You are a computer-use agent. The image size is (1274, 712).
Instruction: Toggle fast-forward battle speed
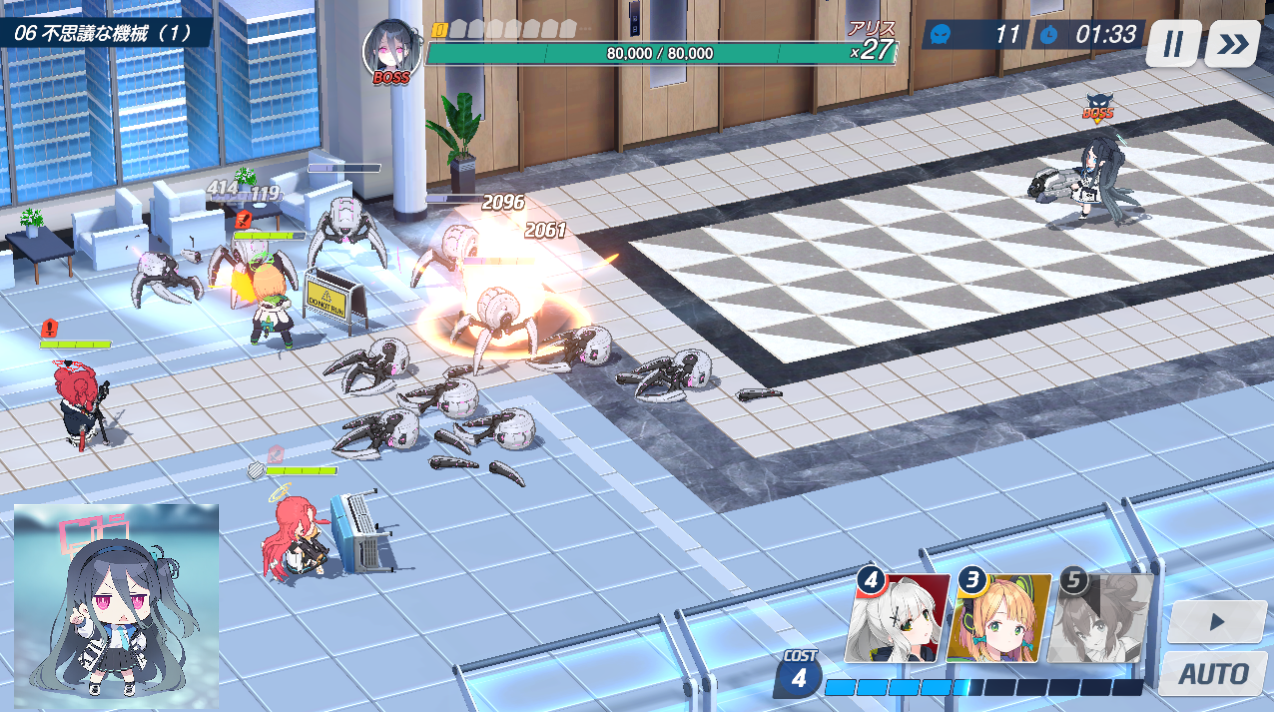1232,44
